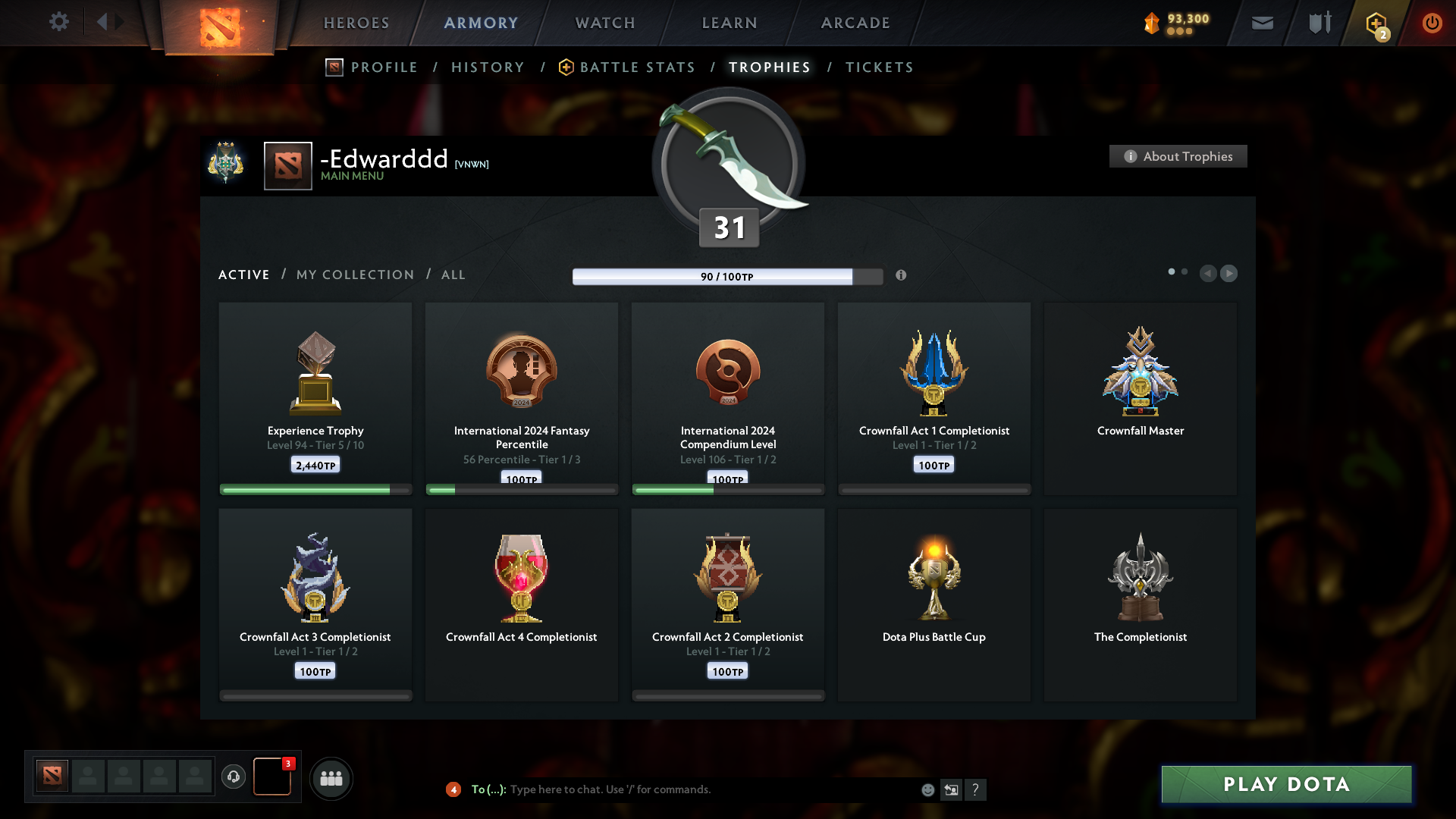This screenshot has height=819, width=1456.
Task: Switch to the MY COLLECTION tab
Action: pyautogui.click(x=354, y=275)
